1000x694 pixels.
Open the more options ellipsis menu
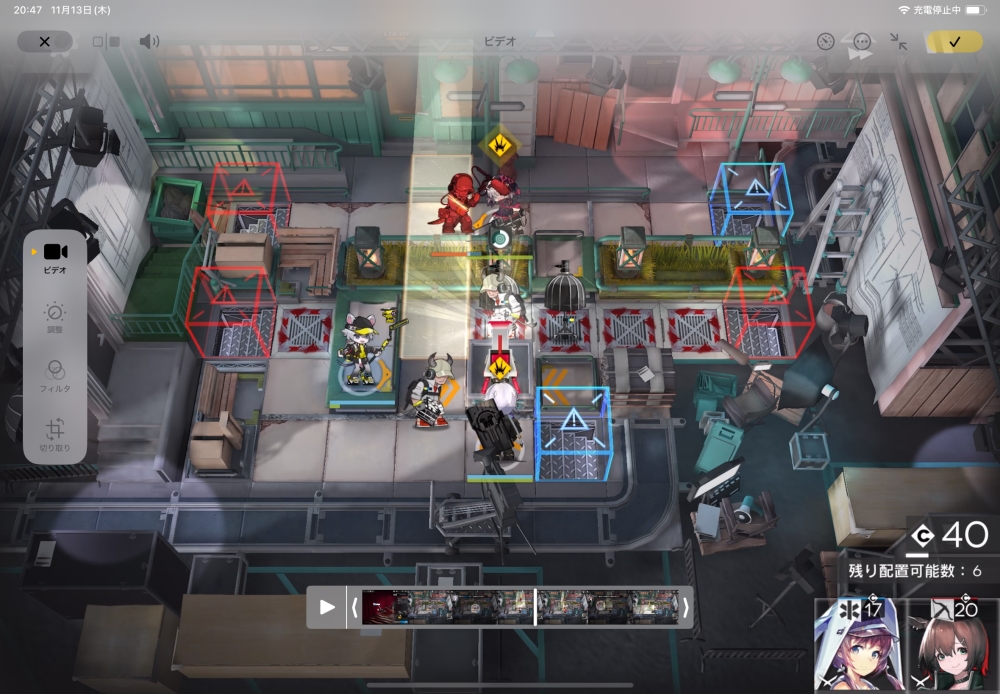pyautogui.click(x=862, y=42)
